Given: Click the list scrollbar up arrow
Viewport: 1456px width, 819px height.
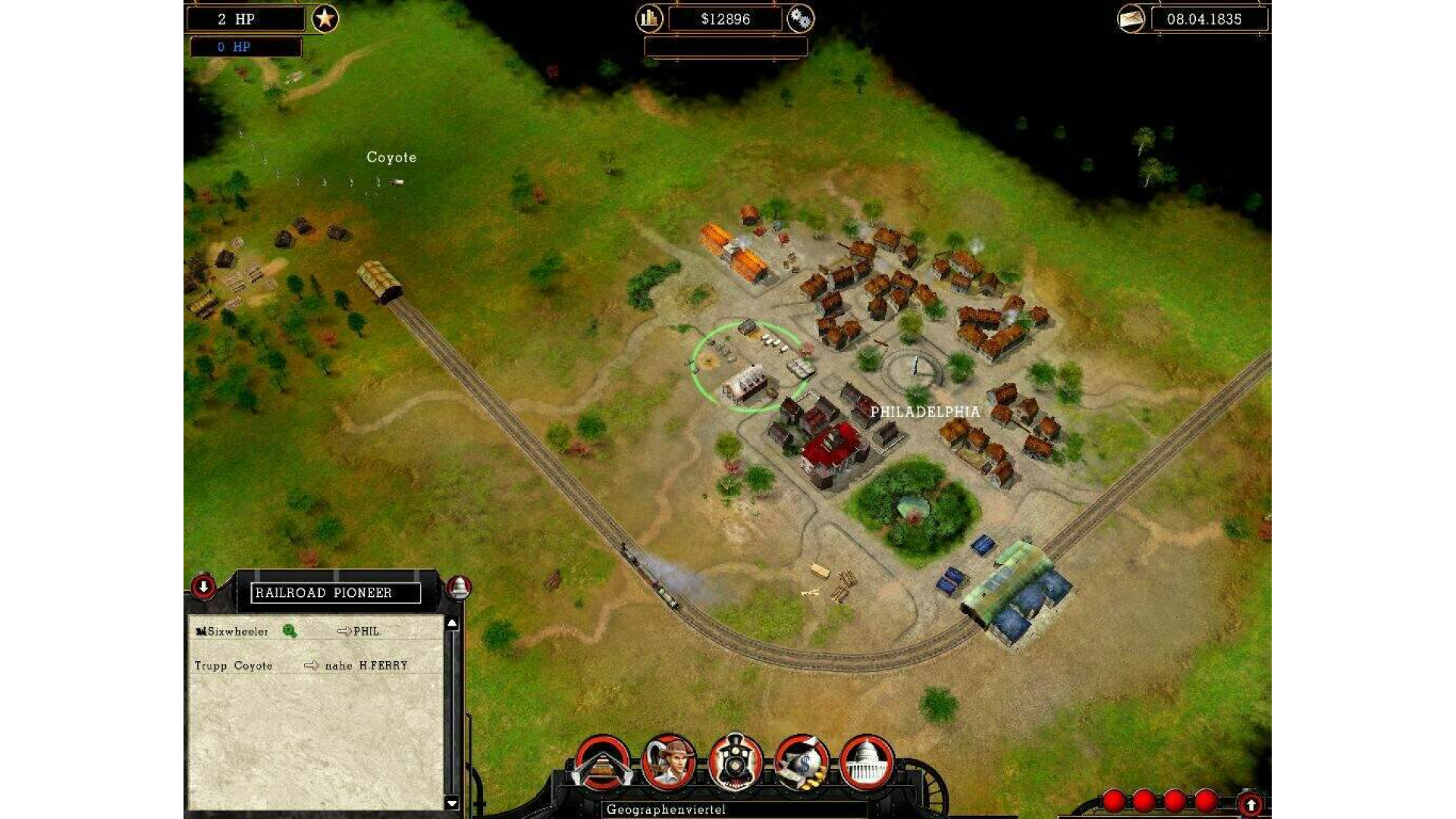Looking at the screenshot, I should [453, 623].
